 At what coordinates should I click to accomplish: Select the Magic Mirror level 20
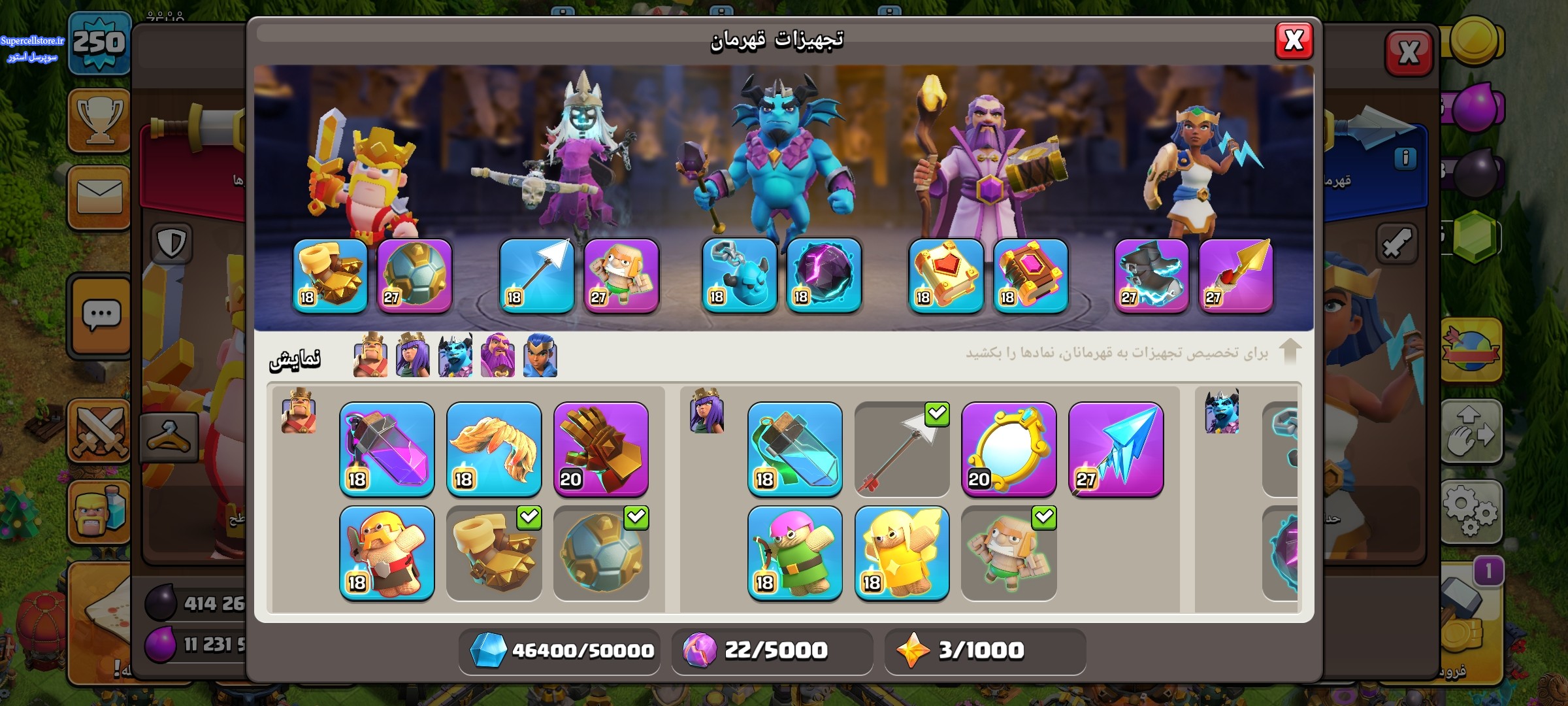1009,449
